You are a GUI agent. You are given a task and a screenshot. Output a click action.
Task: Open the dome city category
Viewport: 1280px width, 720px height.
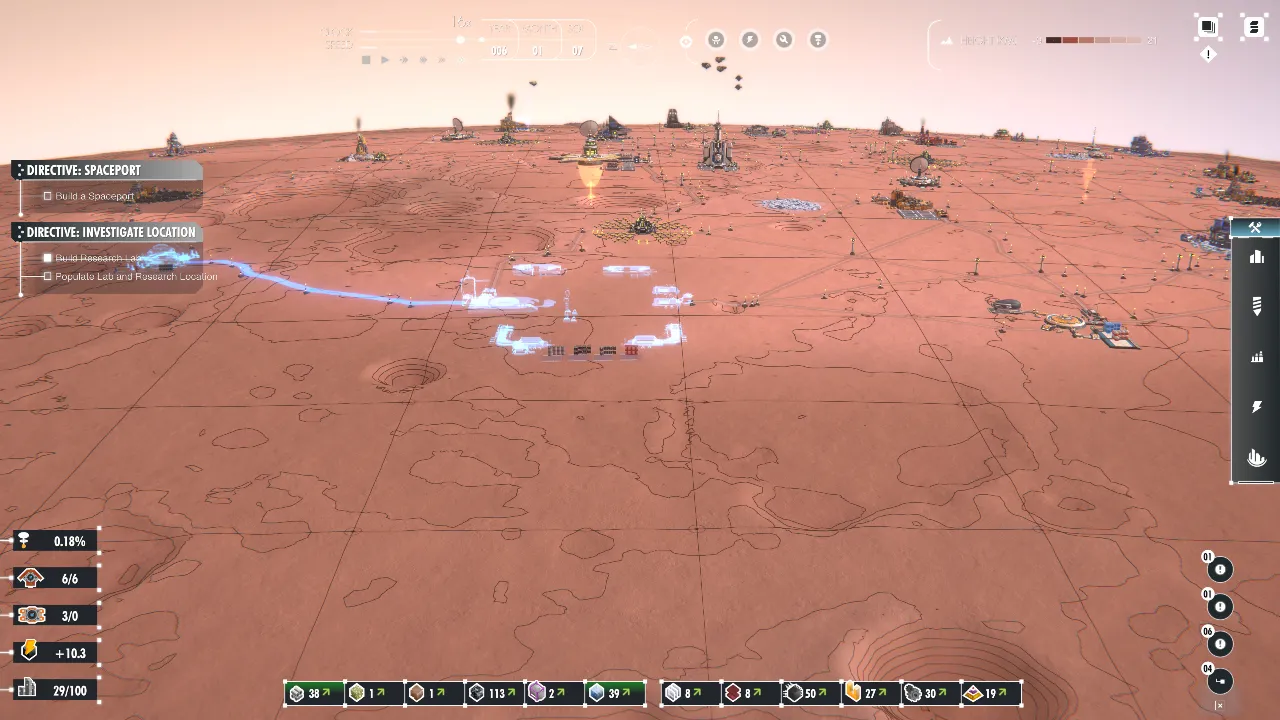point(1257,458)
